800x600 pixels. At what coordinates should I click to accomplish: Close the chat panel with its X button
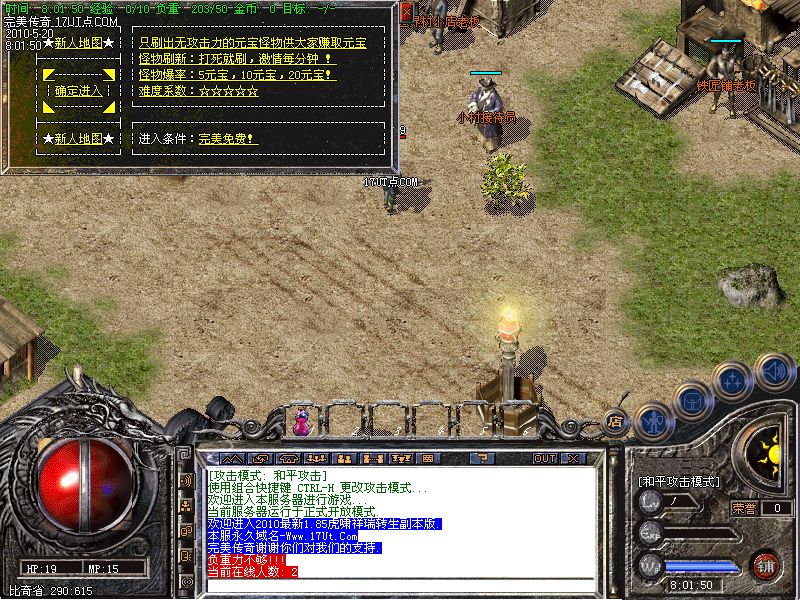[574, 458]
